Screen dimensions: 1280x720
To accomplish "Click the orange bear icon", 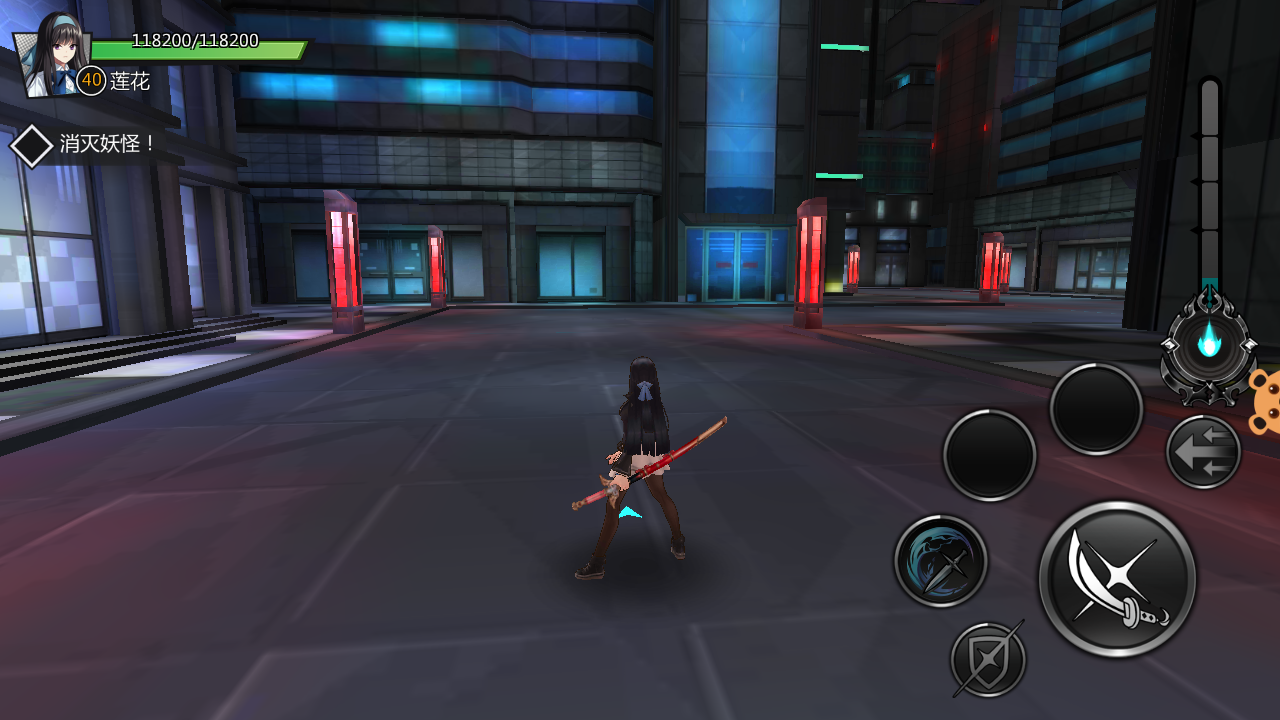I will [x=1264, y=402].
